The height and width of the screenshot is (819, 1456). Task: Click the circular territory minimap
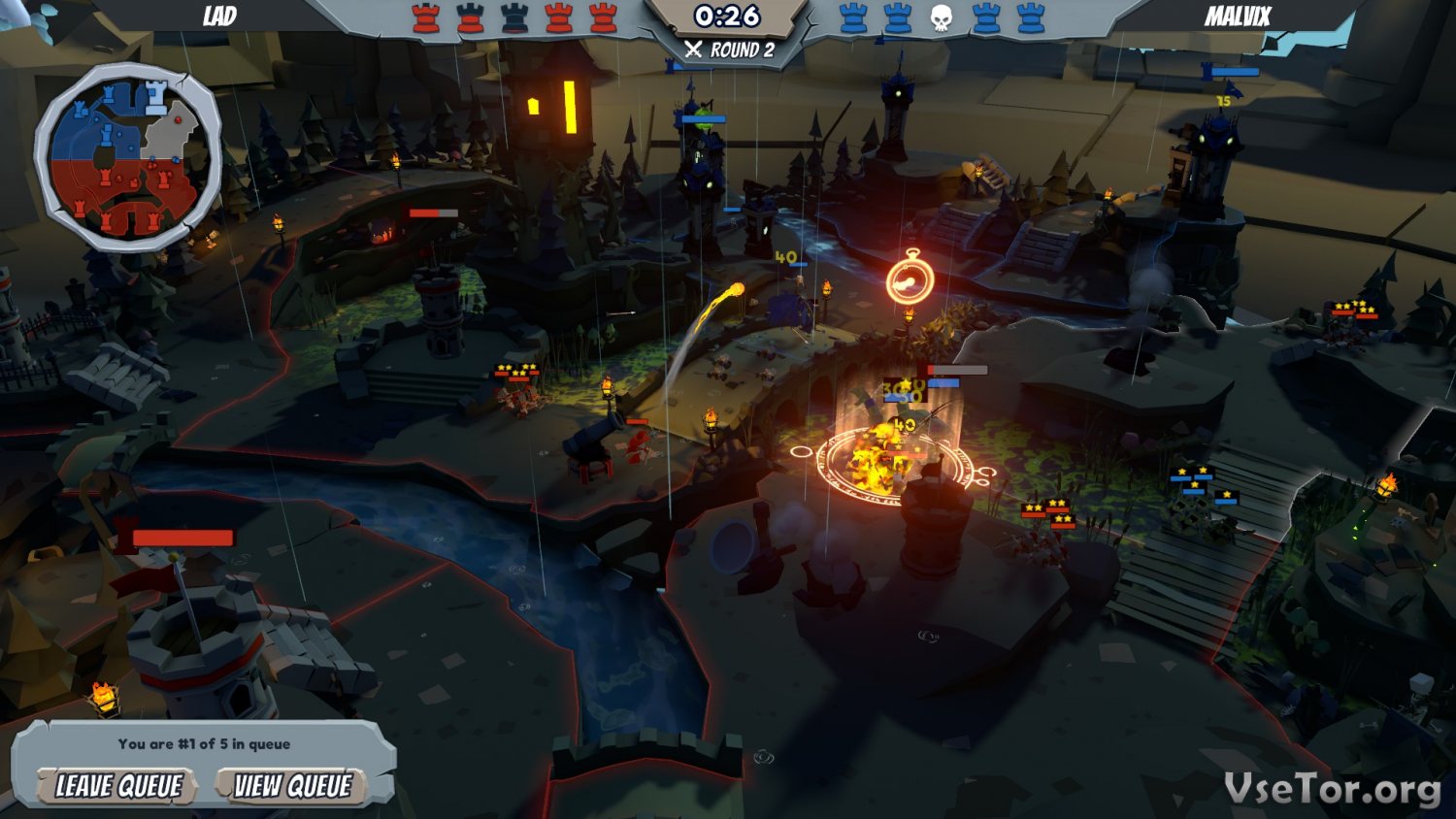click(127, 157)
